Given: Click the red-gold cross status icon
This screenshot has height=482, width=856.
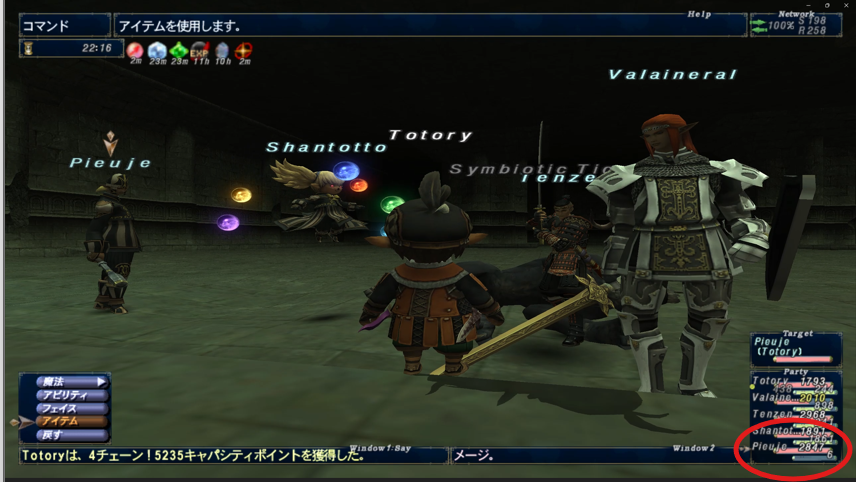Looking at the screenshot, I should pyautogui.click(x=244, y=50).
